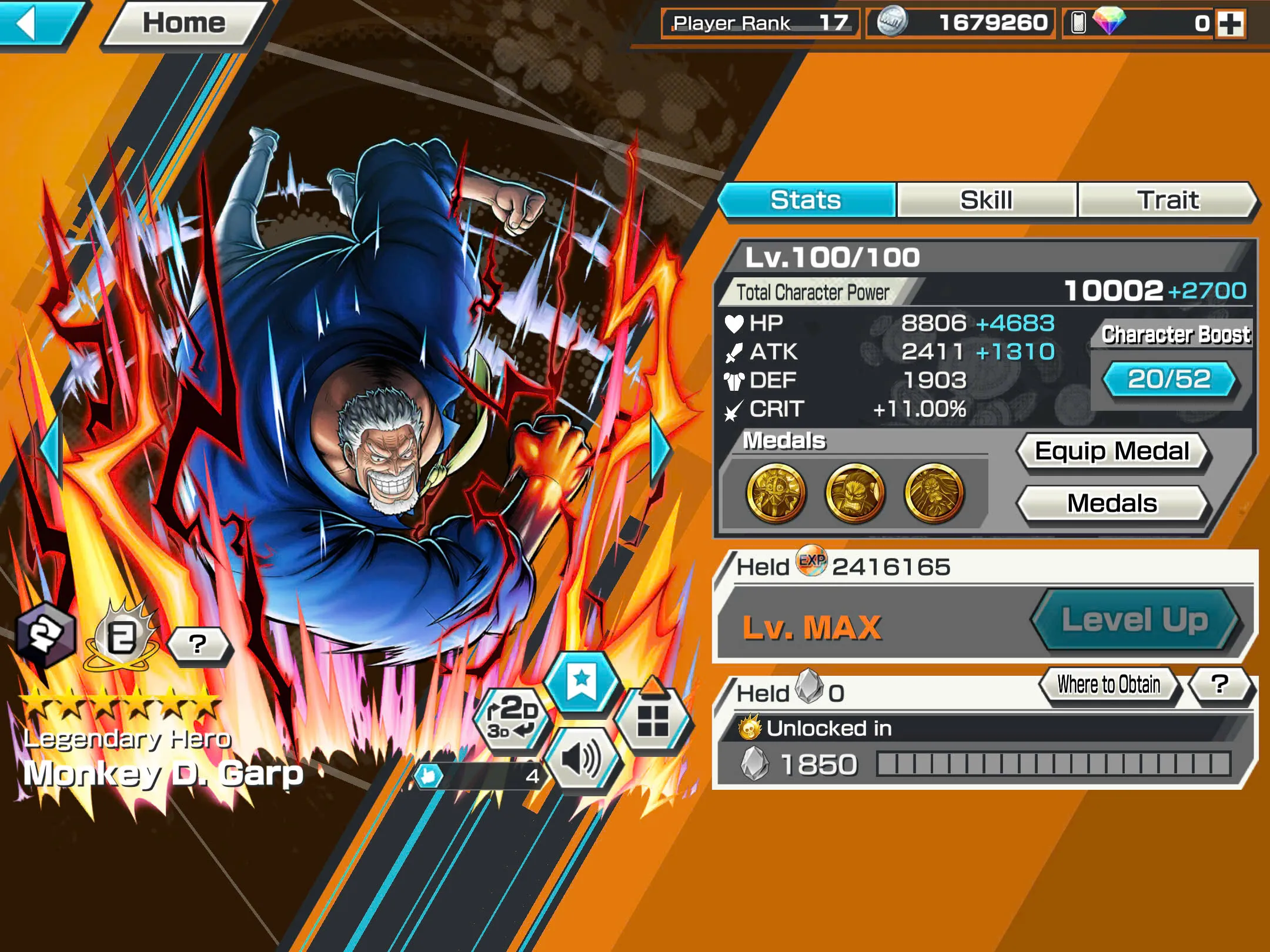Open the Equip Medal screen
This screenshot has height=952, width=1270.
1113,450
